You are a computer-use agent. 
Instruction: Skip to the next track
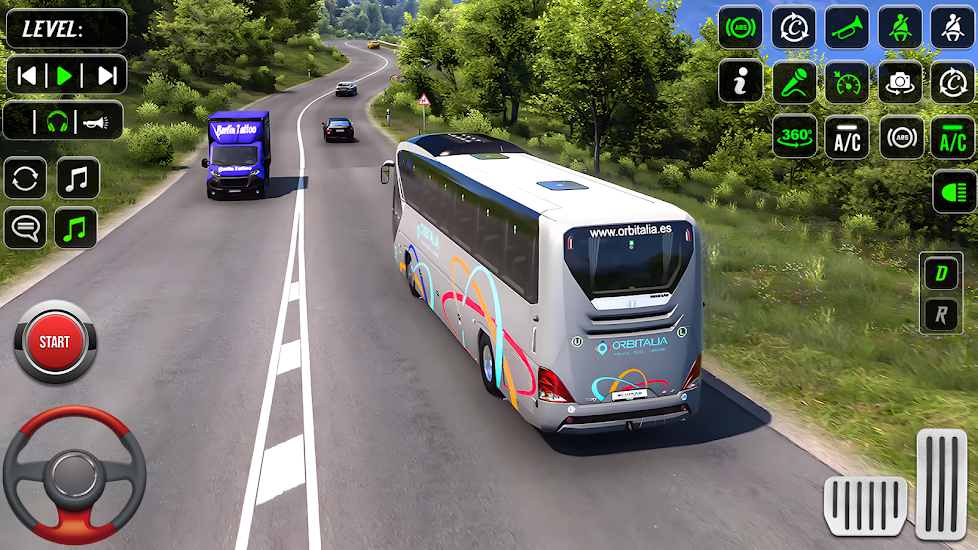click(106, 75)
